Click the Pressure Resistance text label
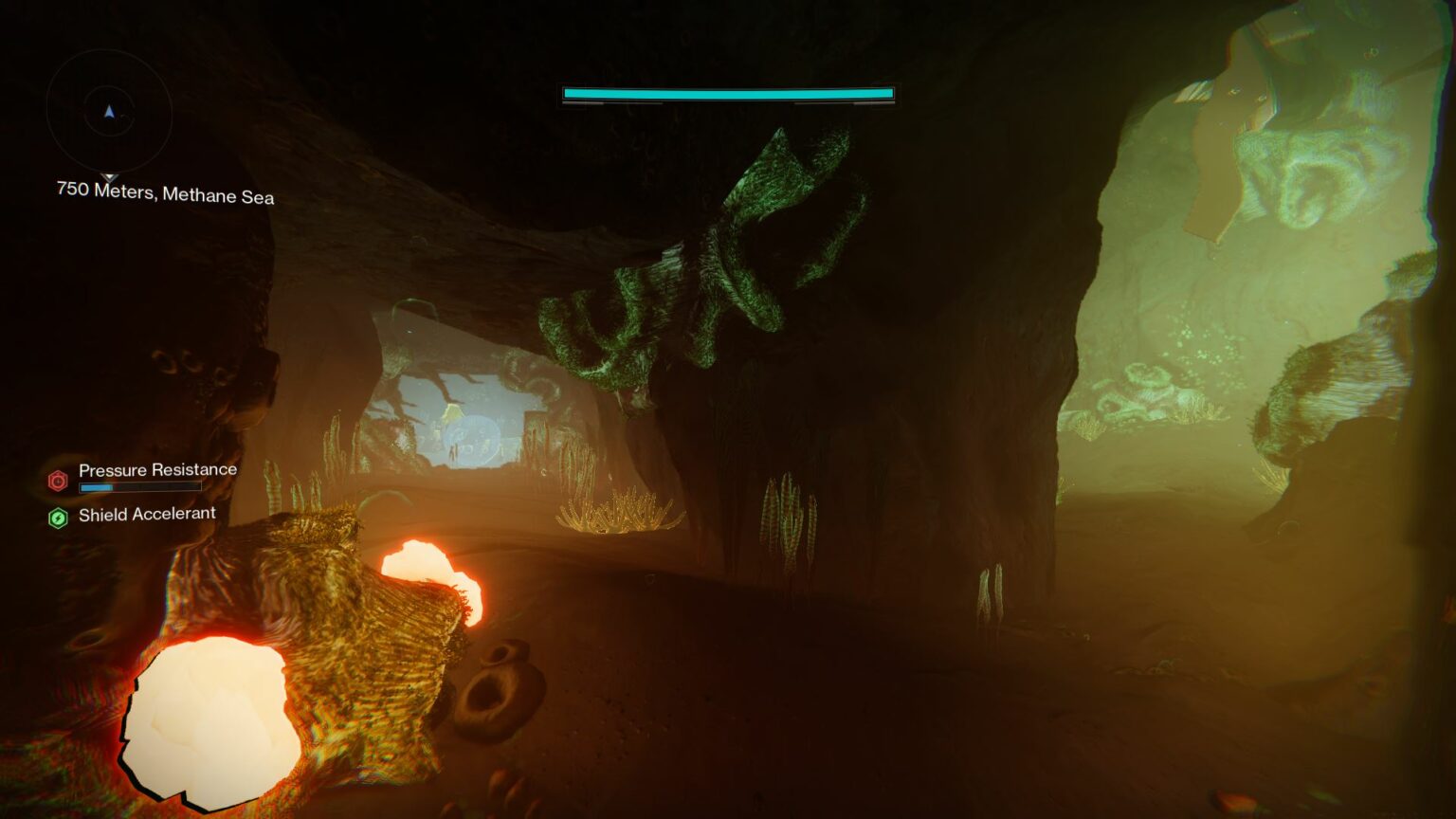Image resolution: width=1456 pixels, height=819 pixels. point(157,469)
